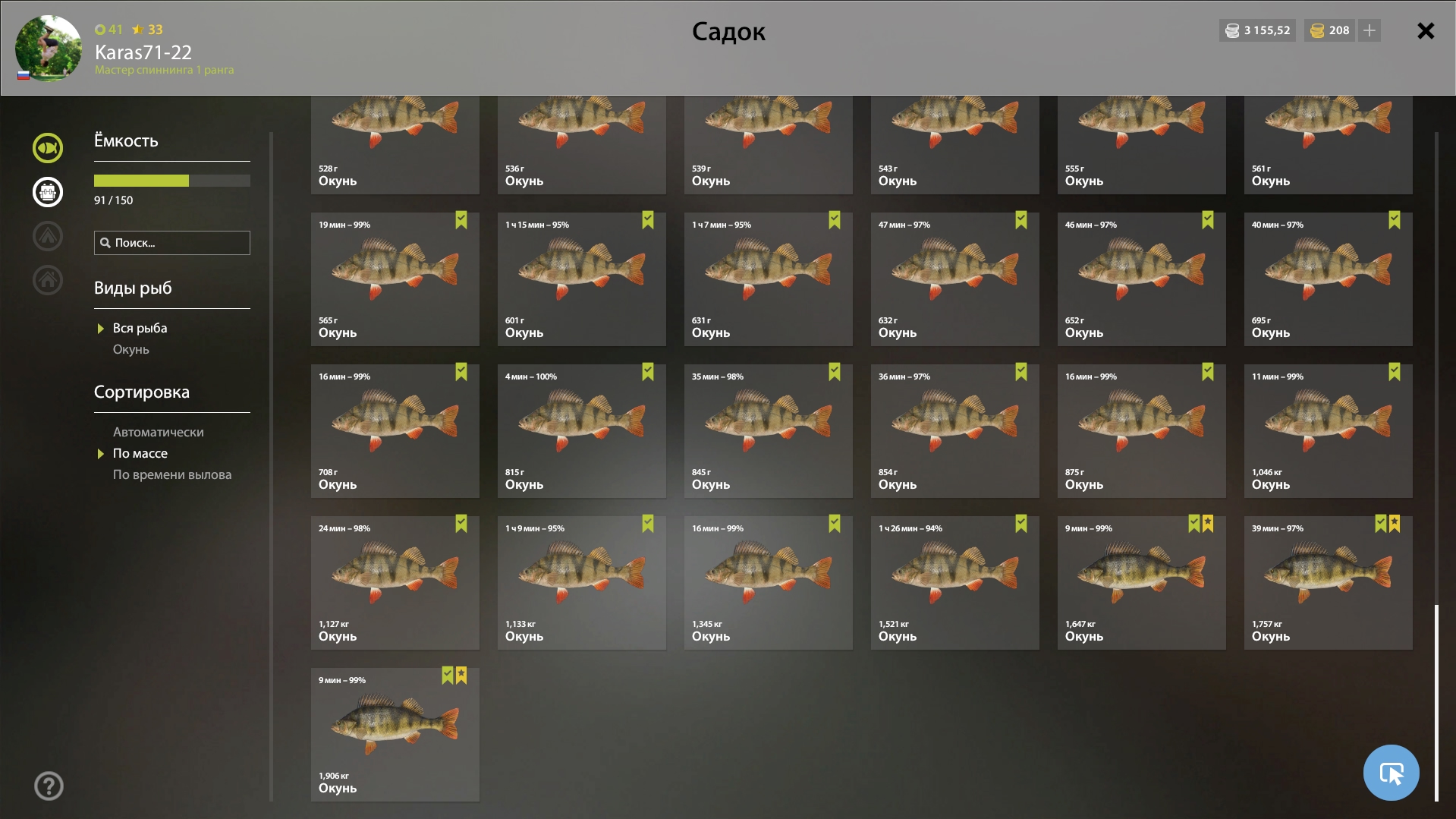Filter fish list to Окунь only
The image size is (1456, 819).
click(x=131, y=349)
